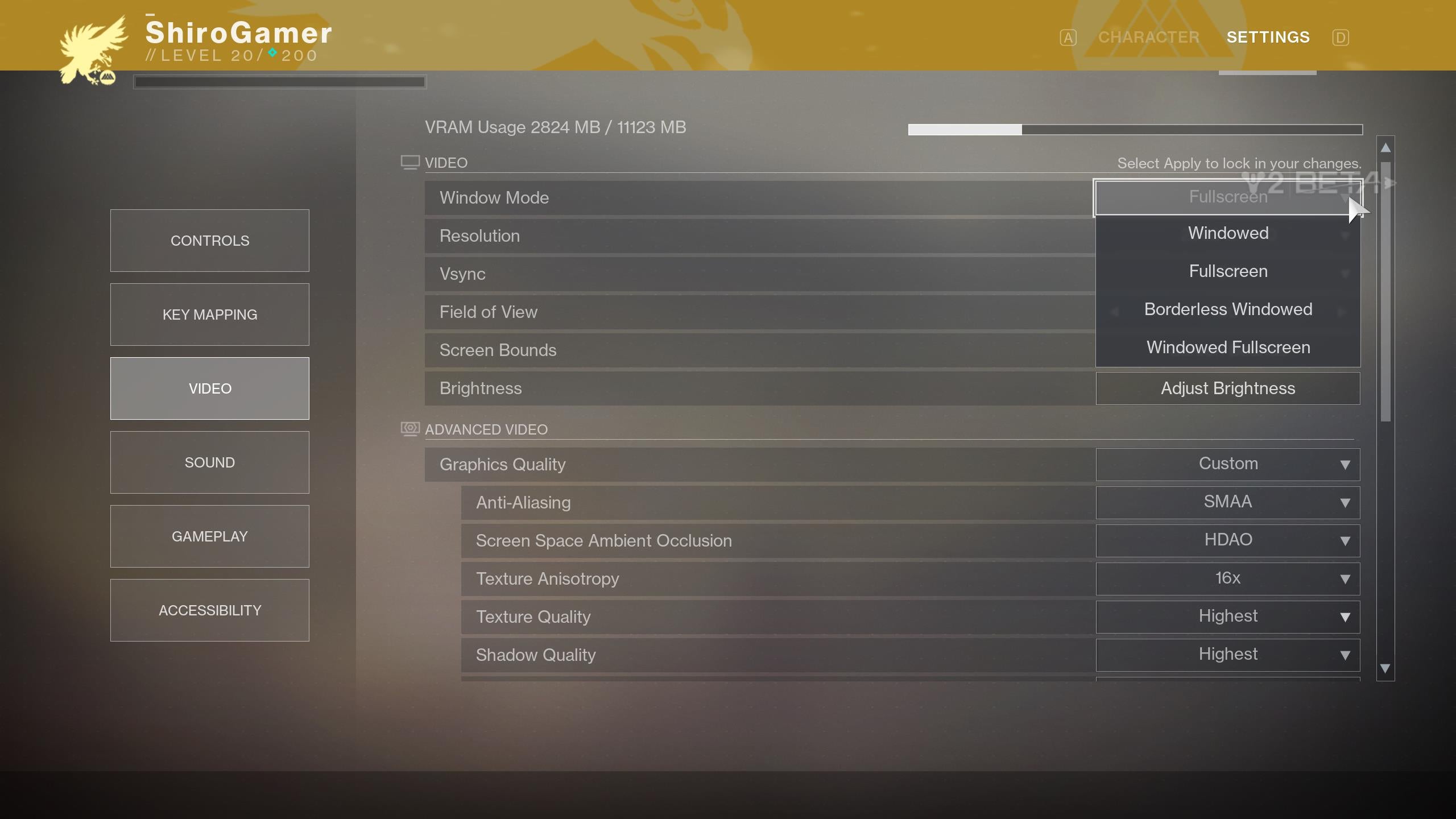This screenshot has width=1456, height=819.
Task: Click the (D) button prompt near SETTINGS
Action: pos(1340,36)
